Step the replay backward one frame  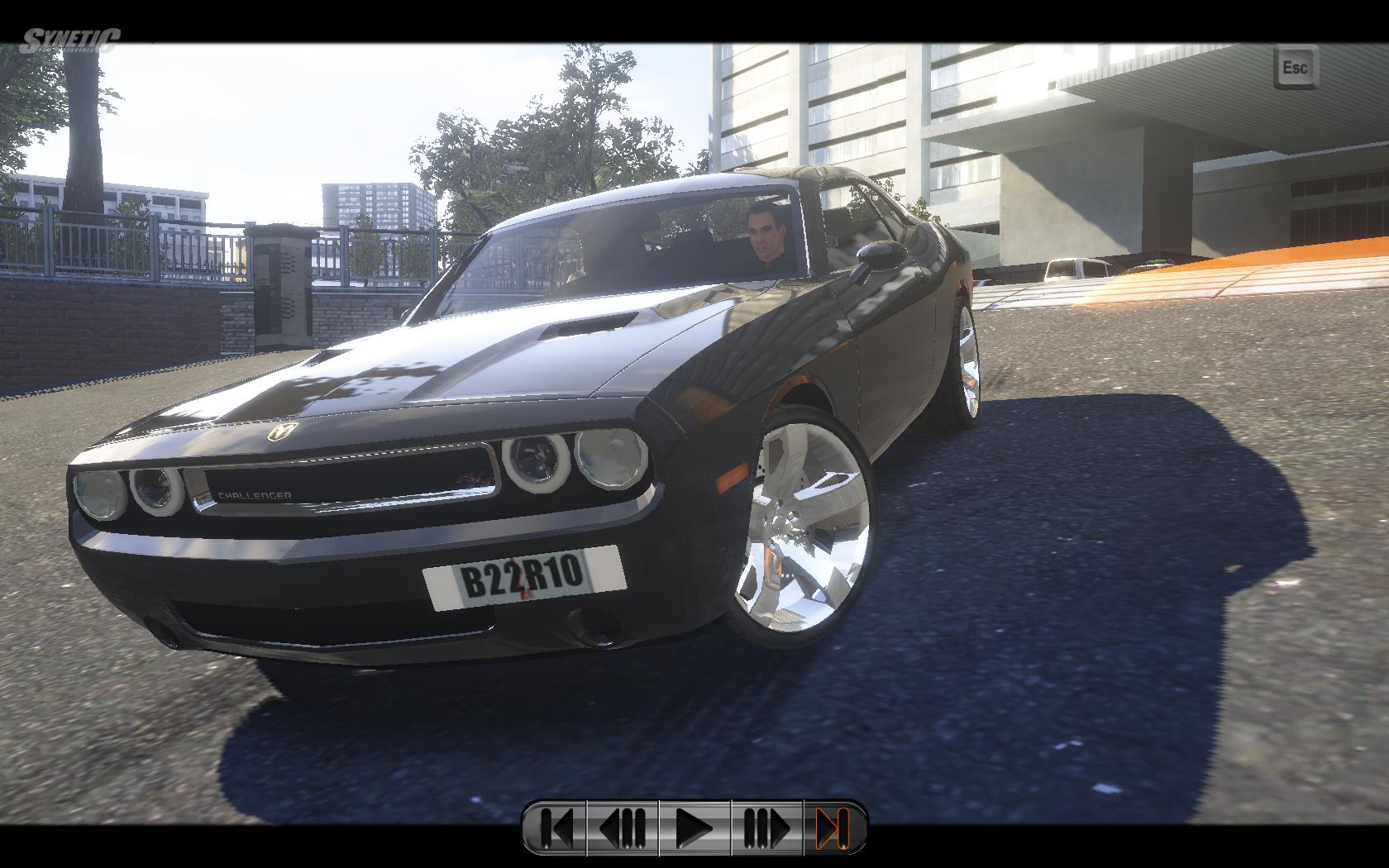(x=622, y=827)
